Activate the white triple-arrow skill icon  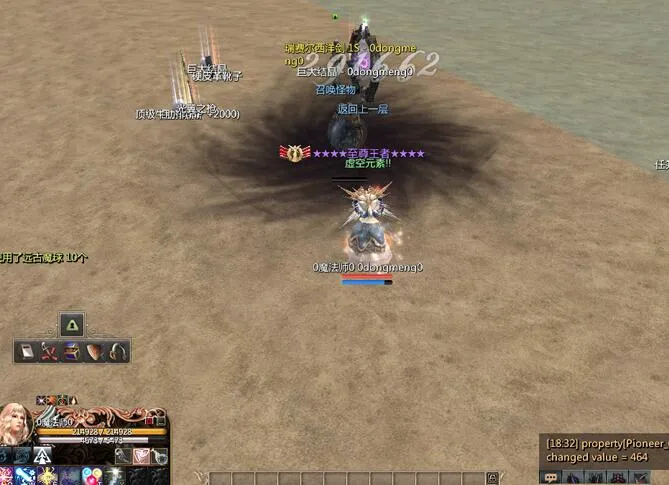pos(42,457)
